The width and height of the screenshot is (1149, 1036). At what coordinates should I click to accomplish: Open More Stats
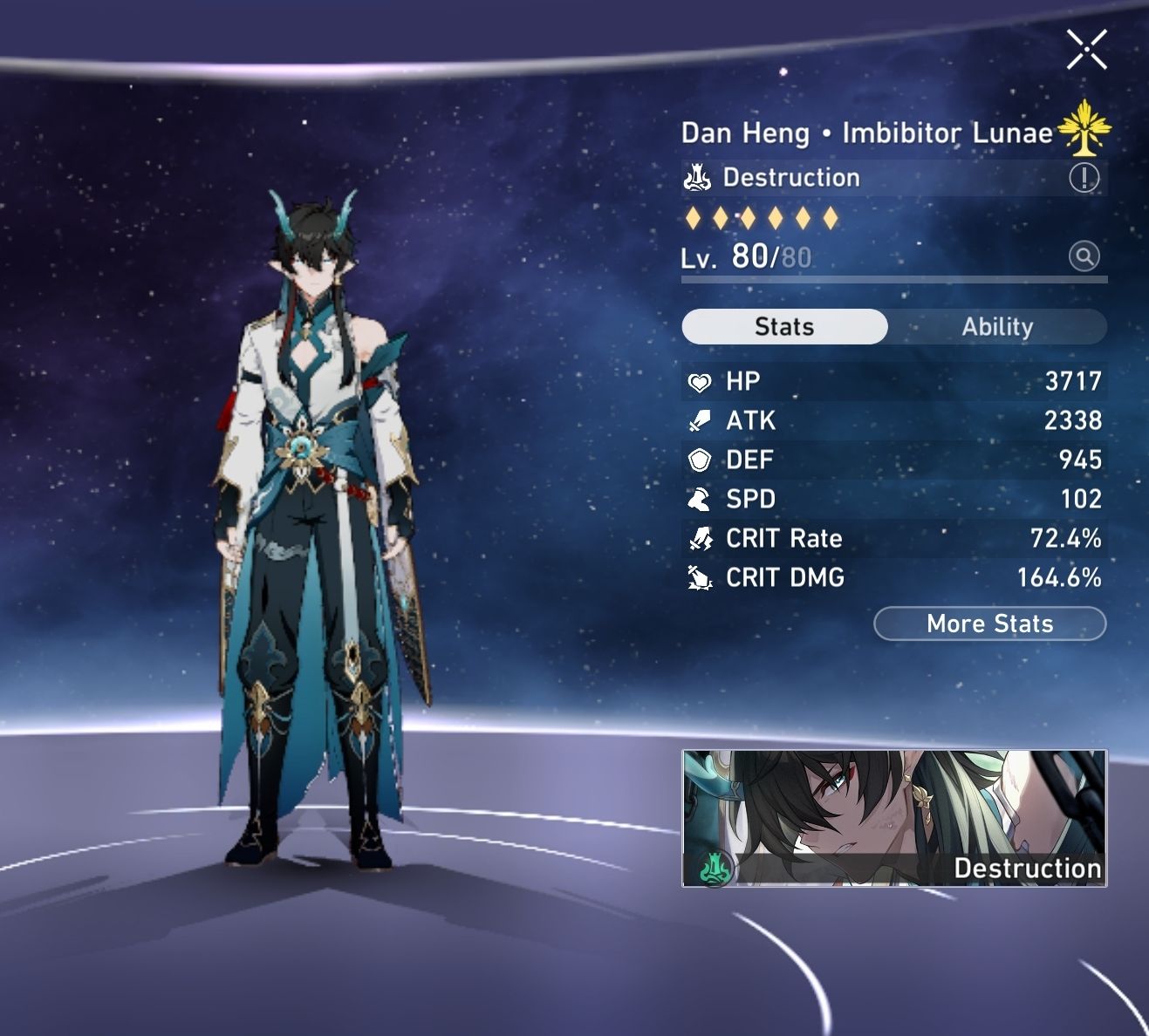click(988, 624)
